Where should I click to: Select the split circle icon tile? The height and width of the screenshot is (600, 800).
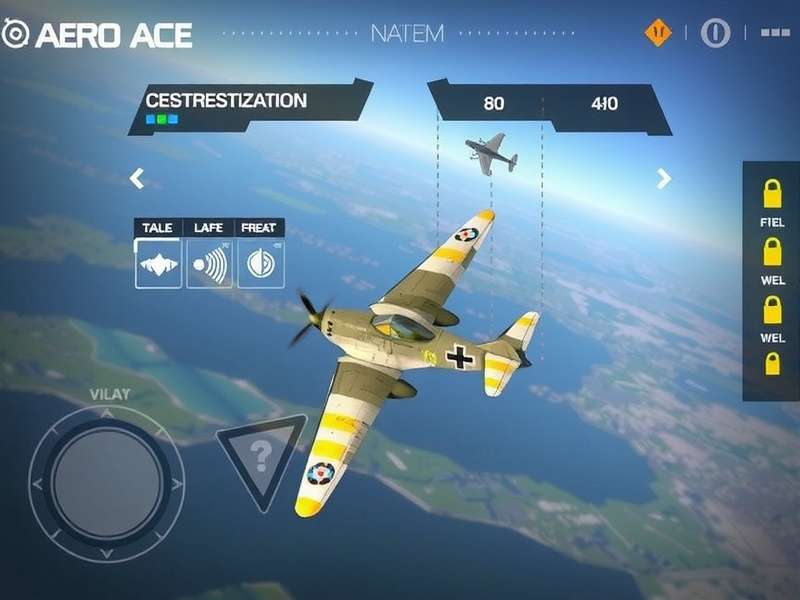260,264
